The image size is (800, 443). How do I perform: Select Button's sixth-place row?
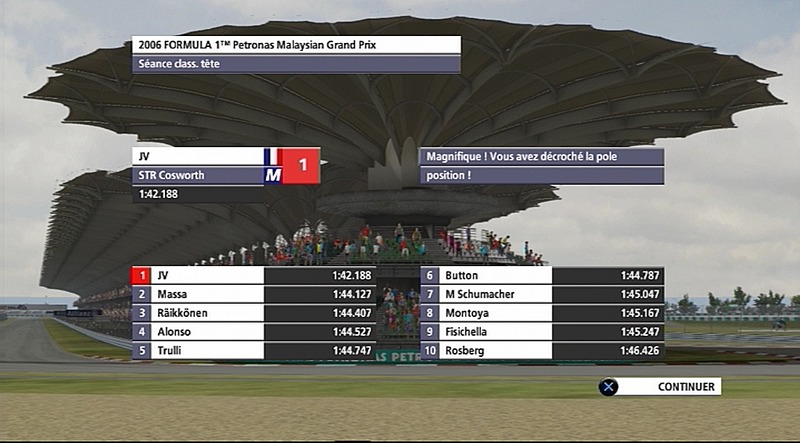542,275
